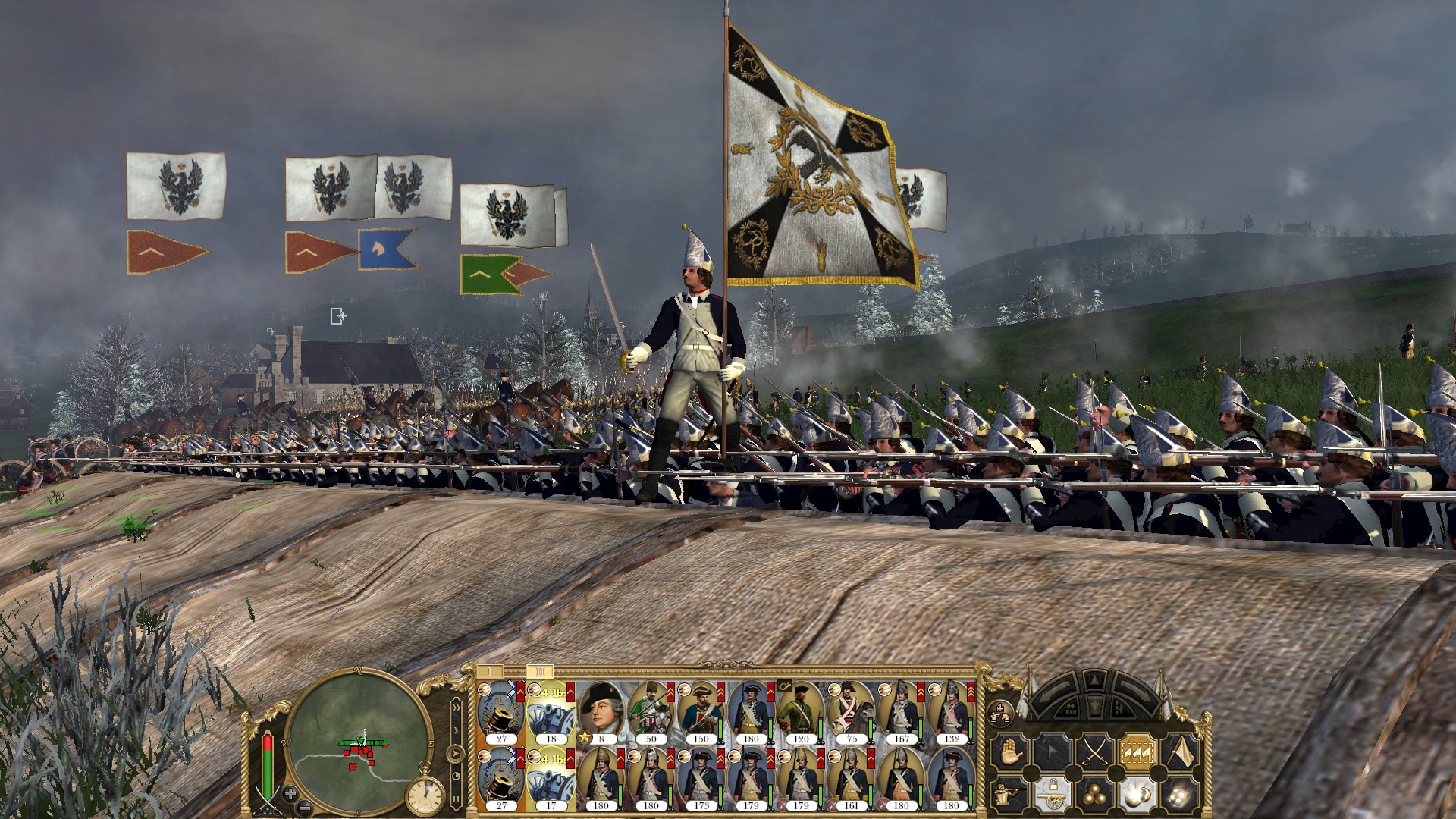Halt units with the raised hand button

1010,752
